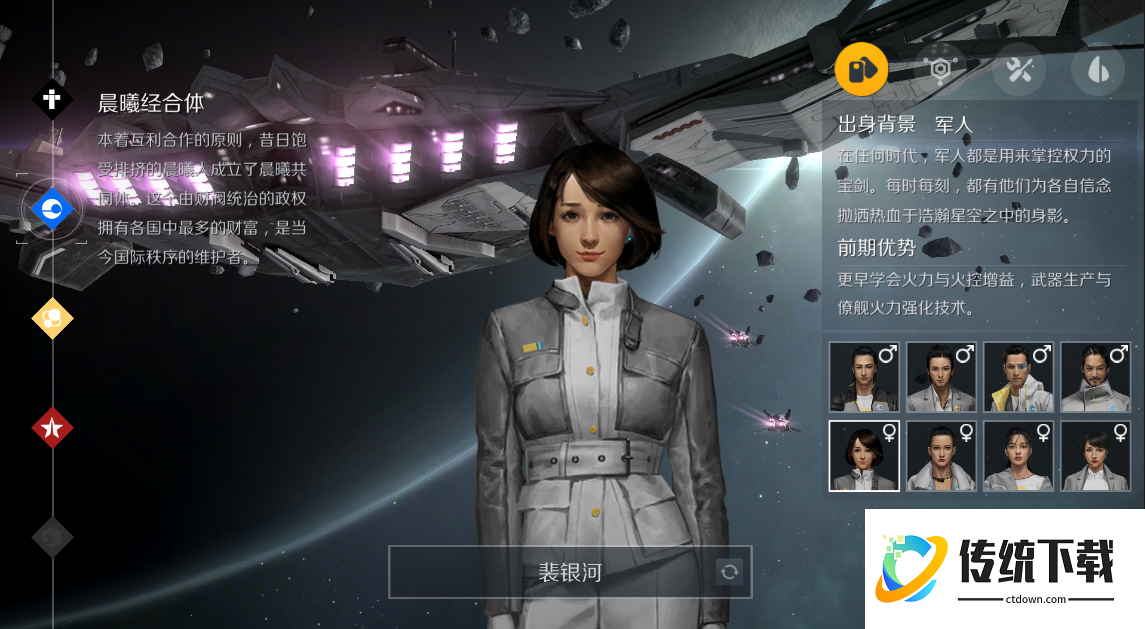
Task: Switch to the orange soldier background tab
Action: 861,69
